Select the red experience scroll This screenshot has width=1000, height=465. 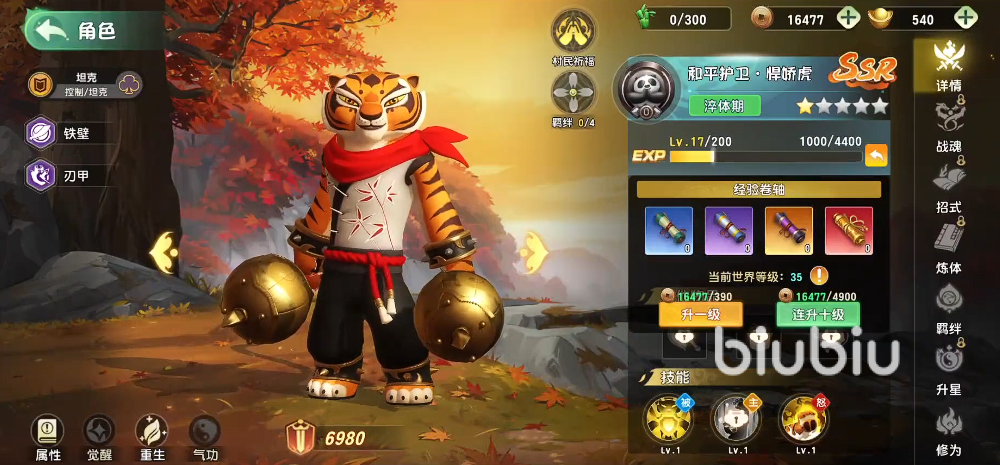848,231
